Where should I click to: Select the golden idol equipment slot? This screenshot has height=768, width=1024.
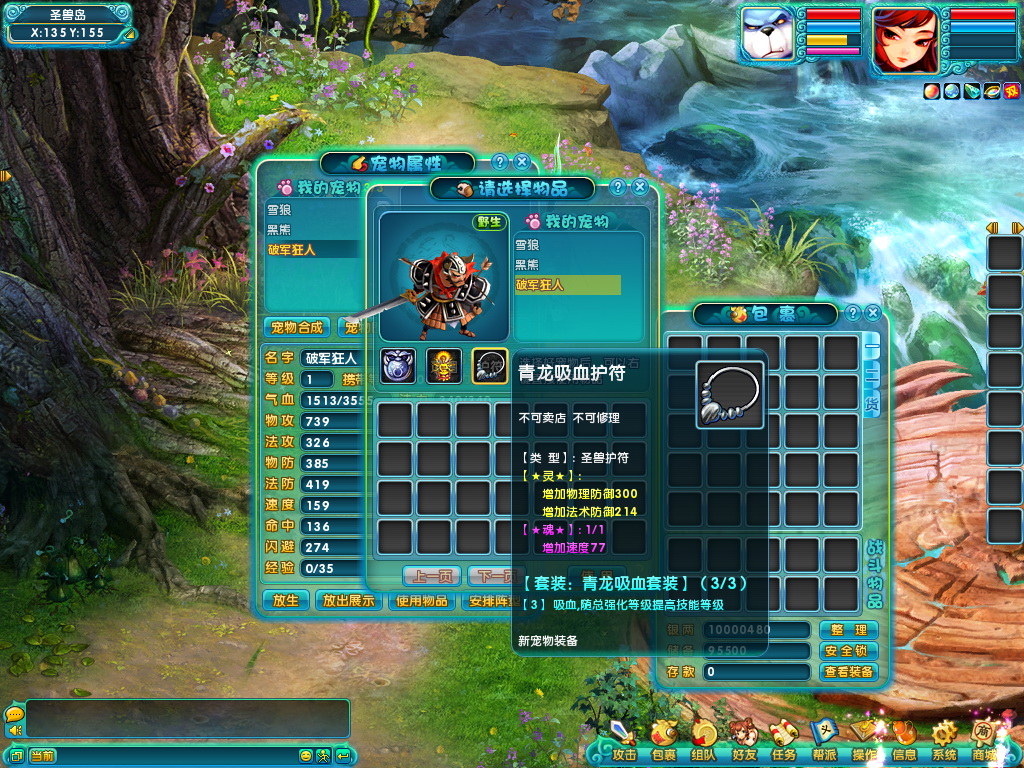pos(444,367)
